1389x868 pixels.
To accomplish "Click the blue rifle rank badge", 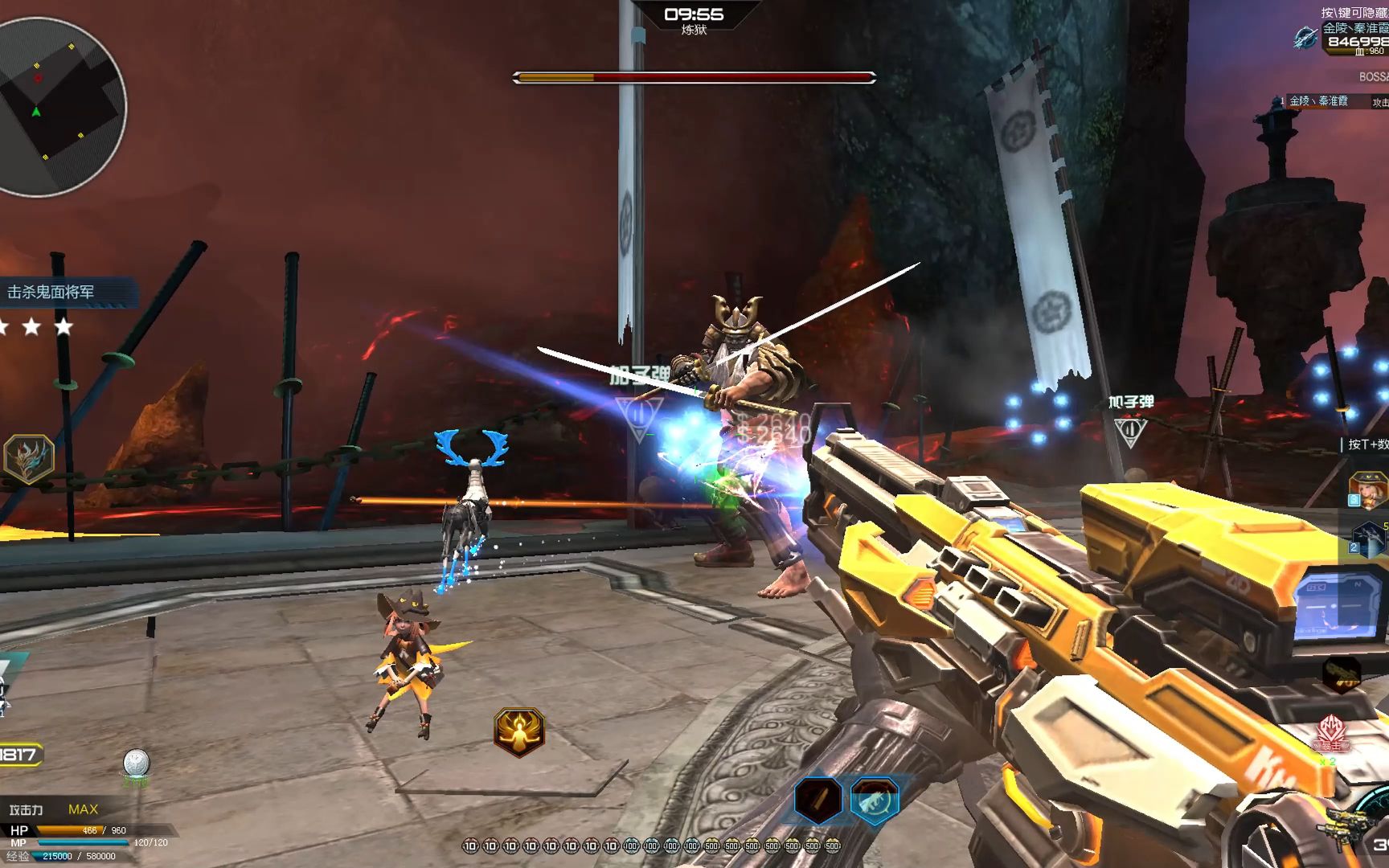I will coord(1305,37).
